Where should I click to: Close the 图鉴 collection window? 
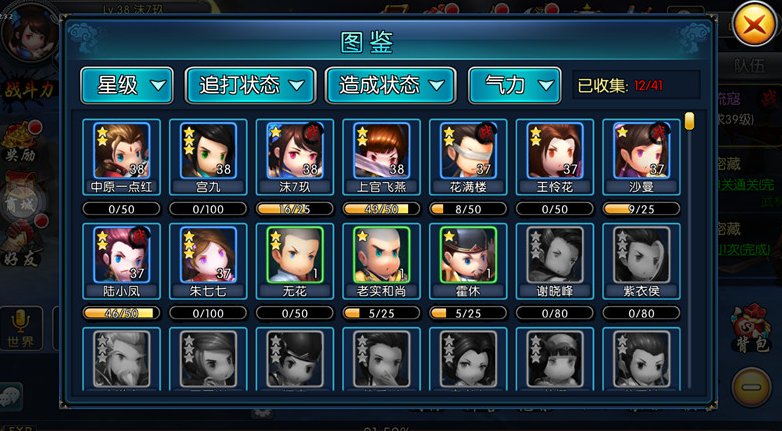[x=754, y=26]
